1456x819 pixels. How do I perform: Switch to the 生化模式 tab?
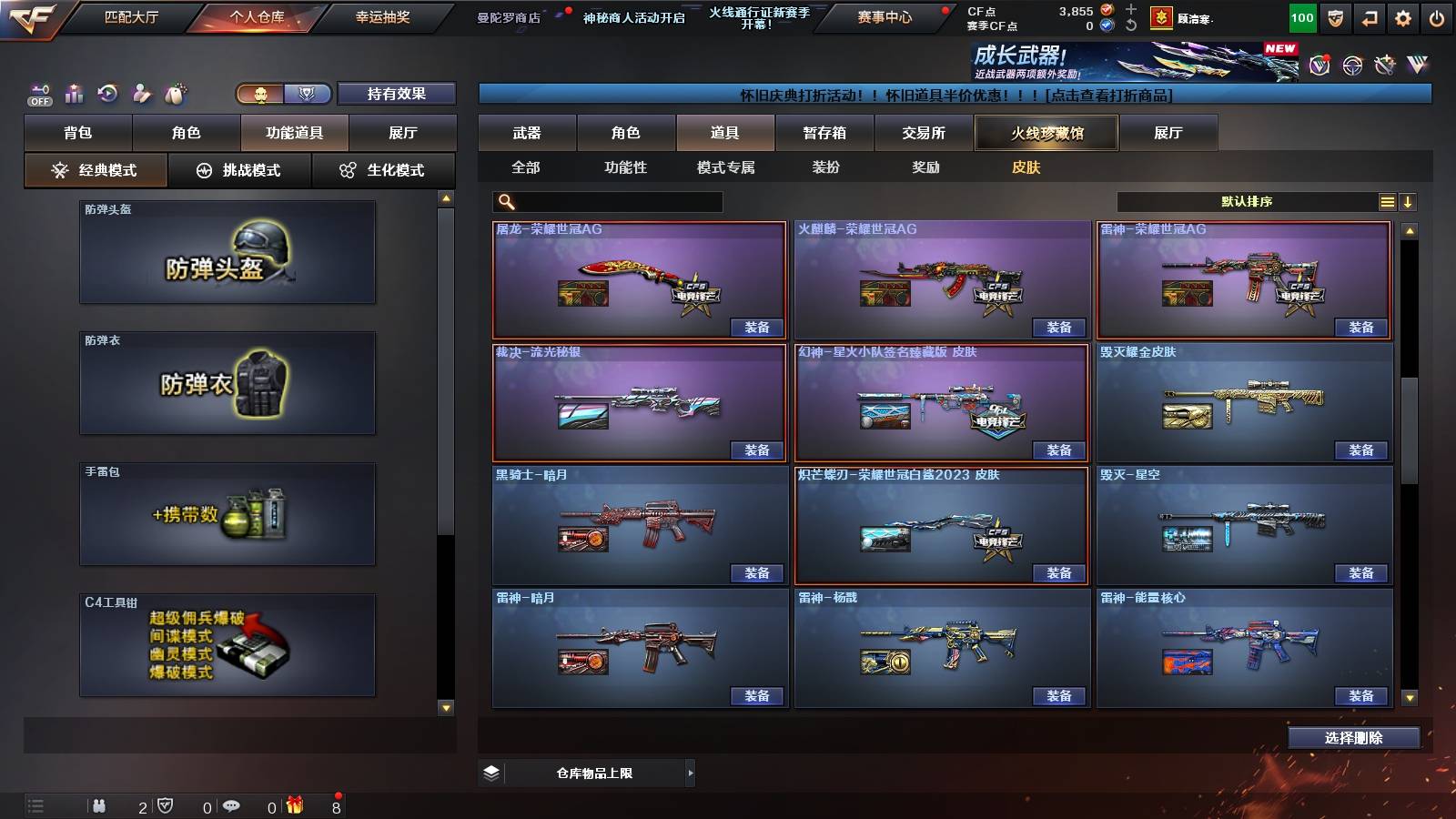point(383,169)
